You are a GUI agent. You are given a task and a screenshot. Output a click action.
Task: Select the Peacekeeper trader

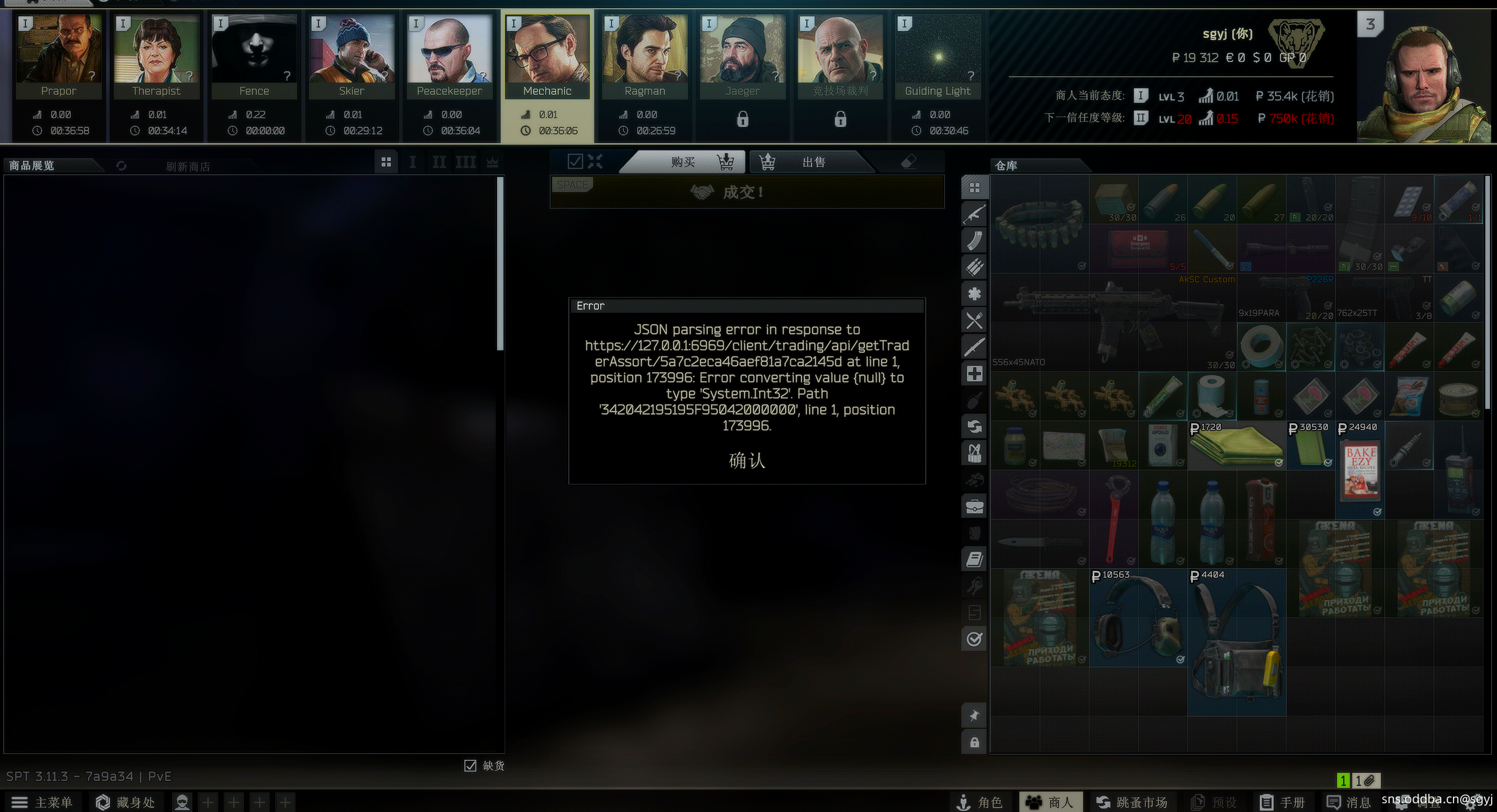pos(450,56)
